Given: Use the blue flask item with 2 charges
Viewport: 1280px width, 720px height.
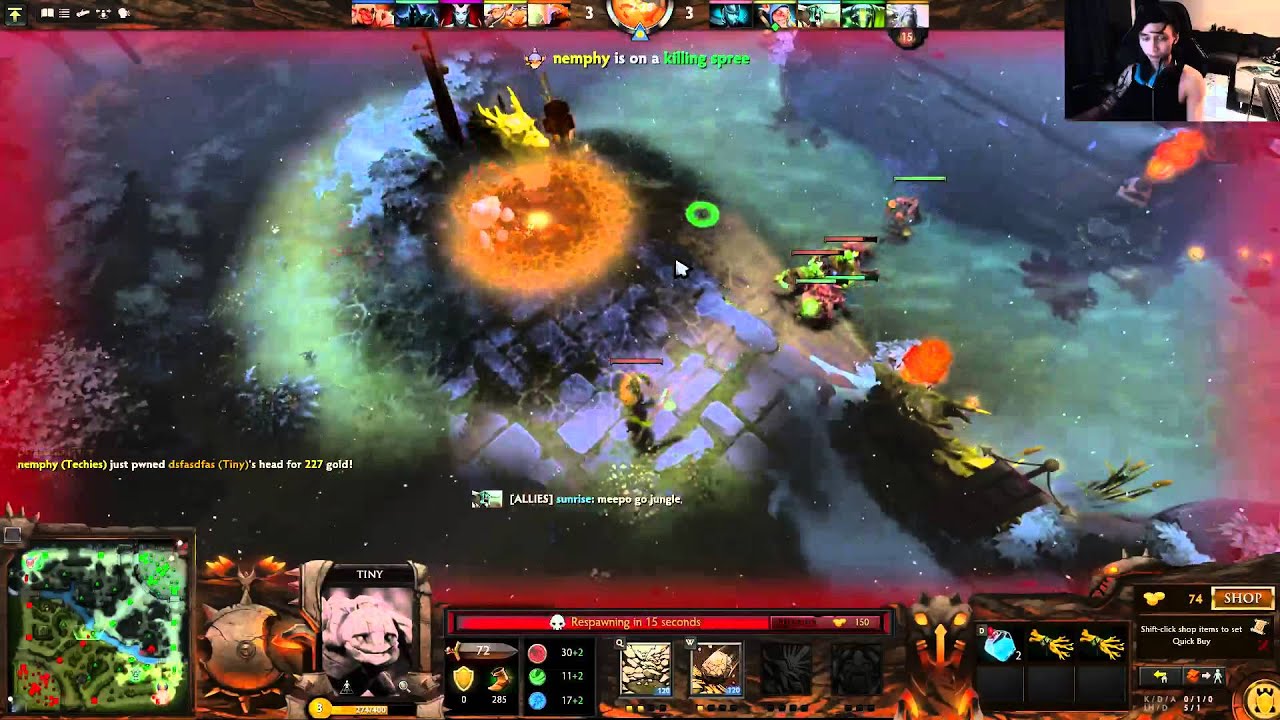Looking at the screenshot, I should click(x=1000, y=646).
